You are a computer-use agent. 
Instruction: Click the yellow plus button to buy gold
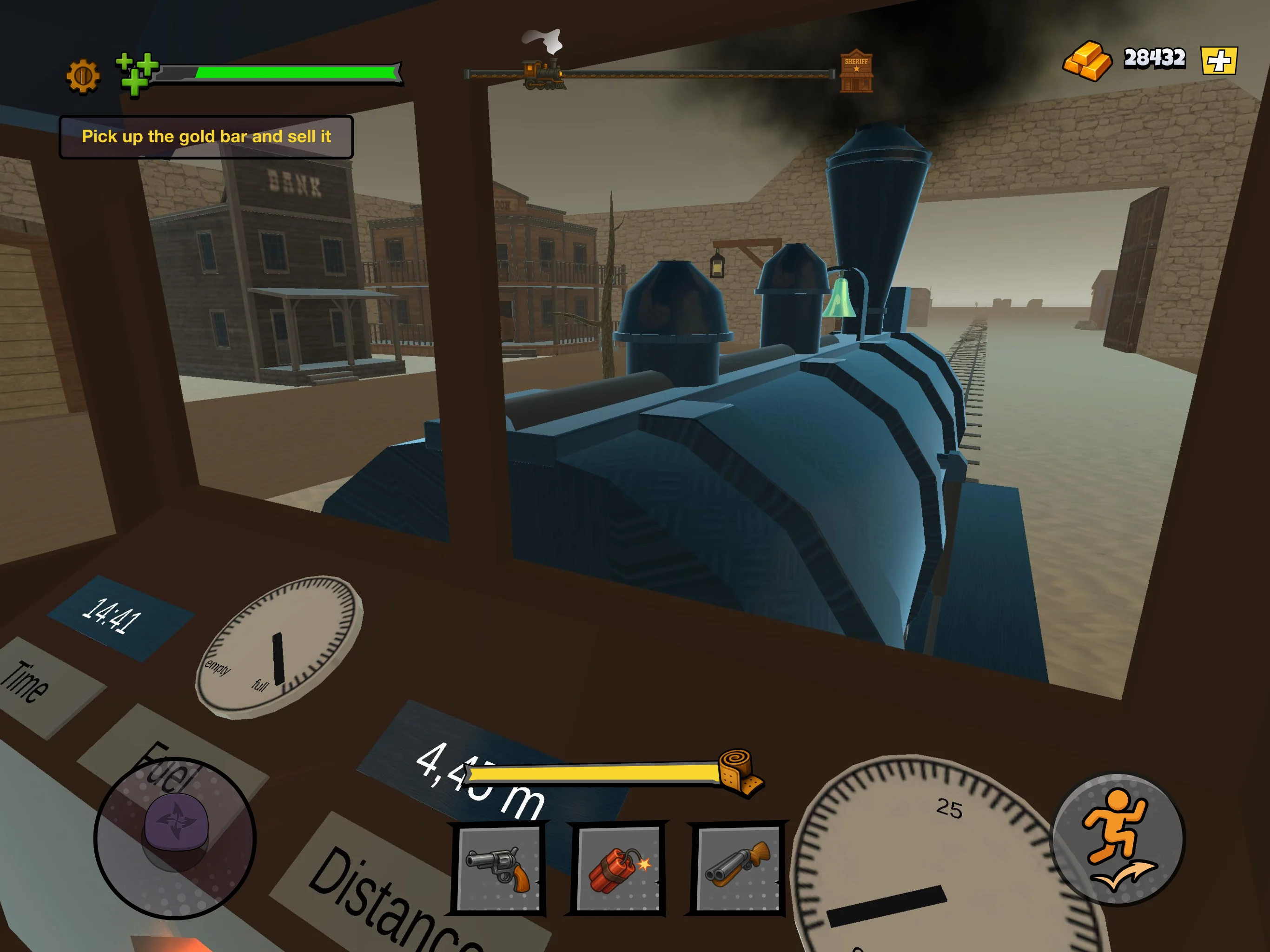pos(1221,61)
